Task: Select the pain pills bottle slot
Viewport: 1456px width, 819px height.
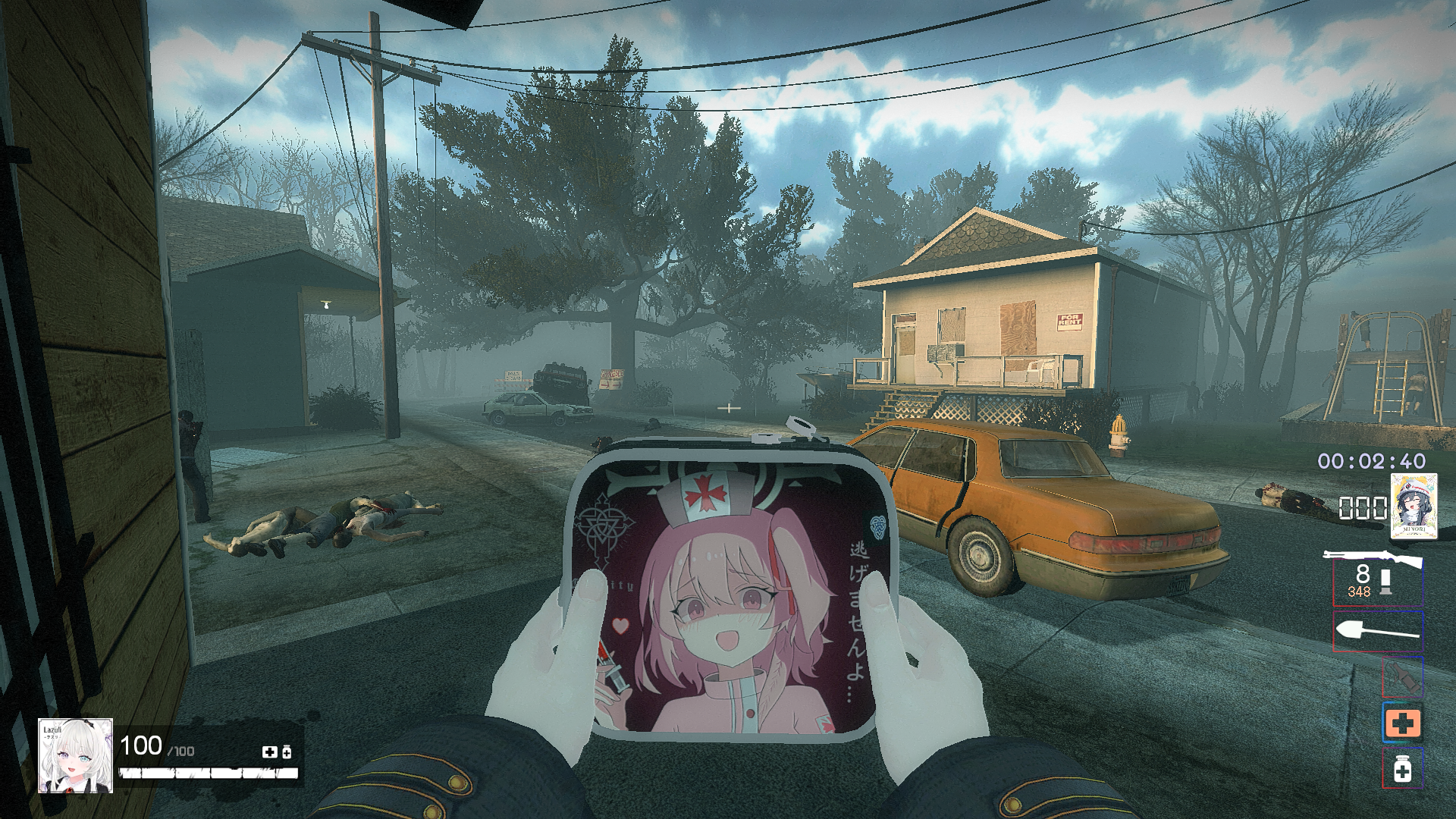Action: pos(1402,770)
